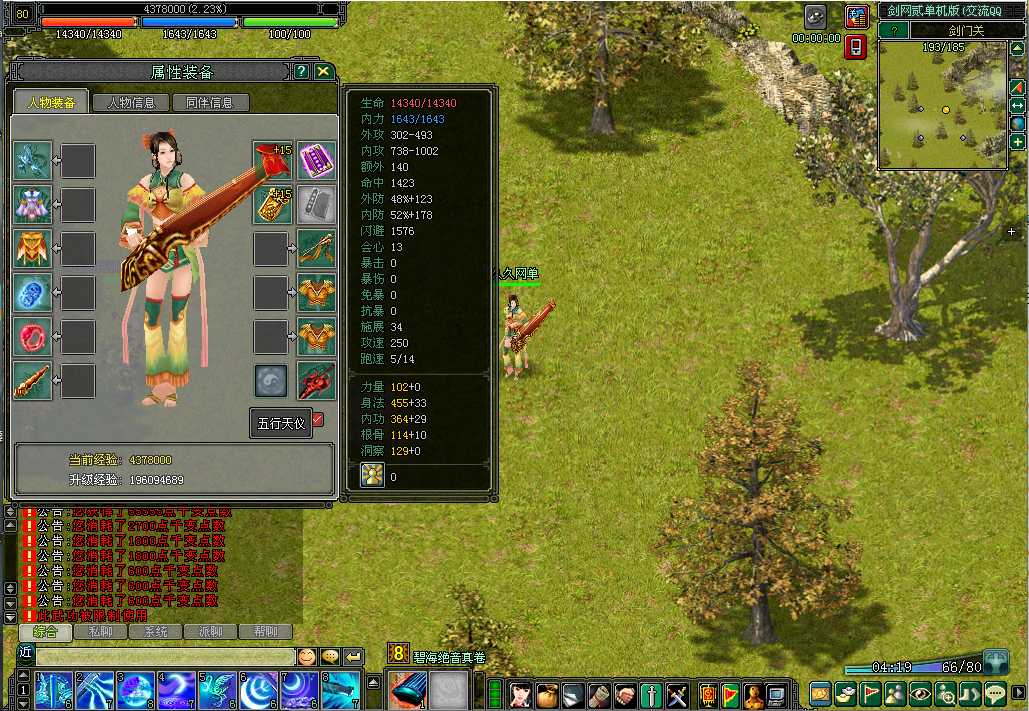This screenshot has width=1029, height=711.
Task: Open help for the 属性装备 window
Action: pyautogui.click(x=300, y=72)
